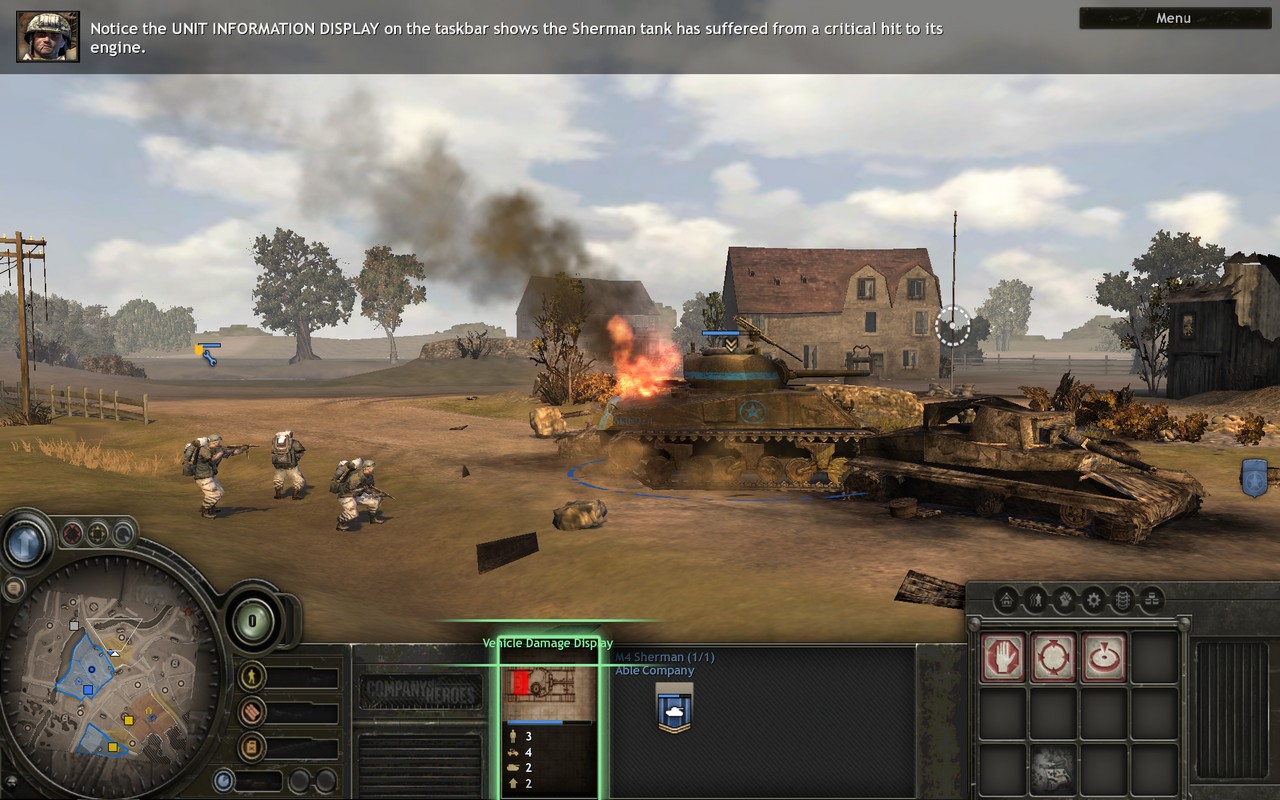This screenshot has height=800, width=1280.
Task: Click the sergeant portrait in the hint bar
Action: (x=47, y=37)
